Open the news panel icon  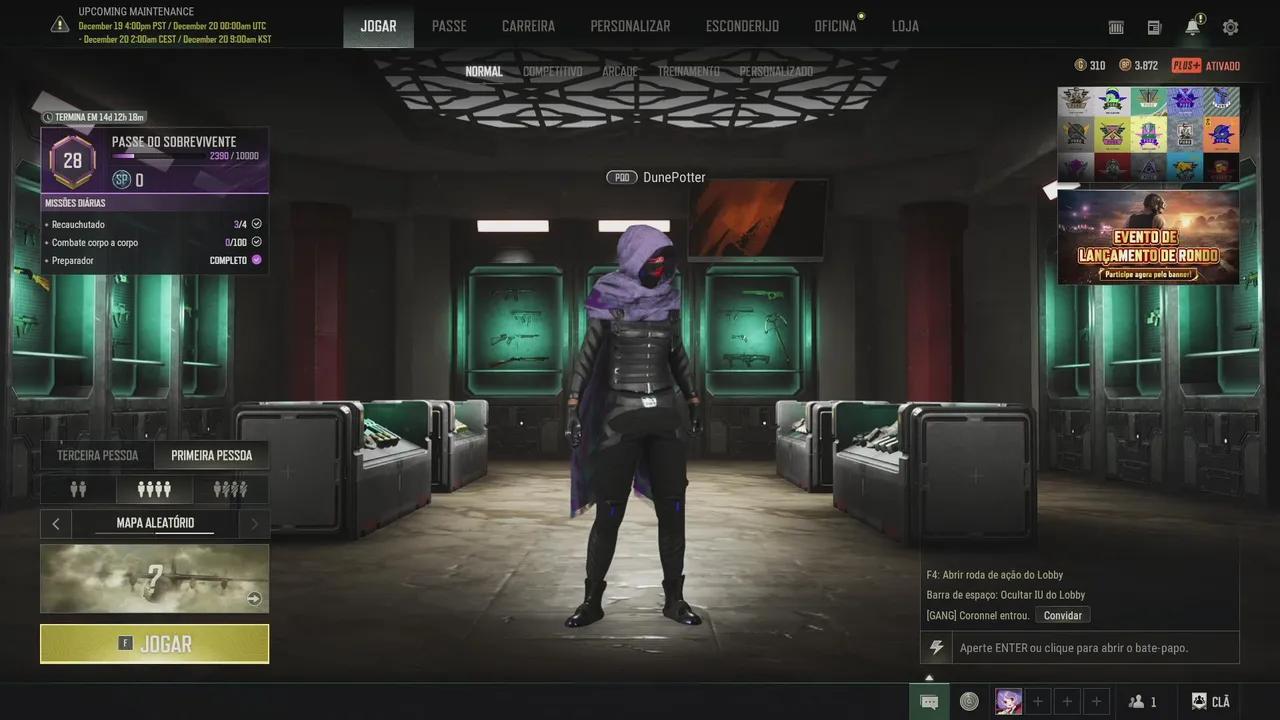tap(1153, 27)
